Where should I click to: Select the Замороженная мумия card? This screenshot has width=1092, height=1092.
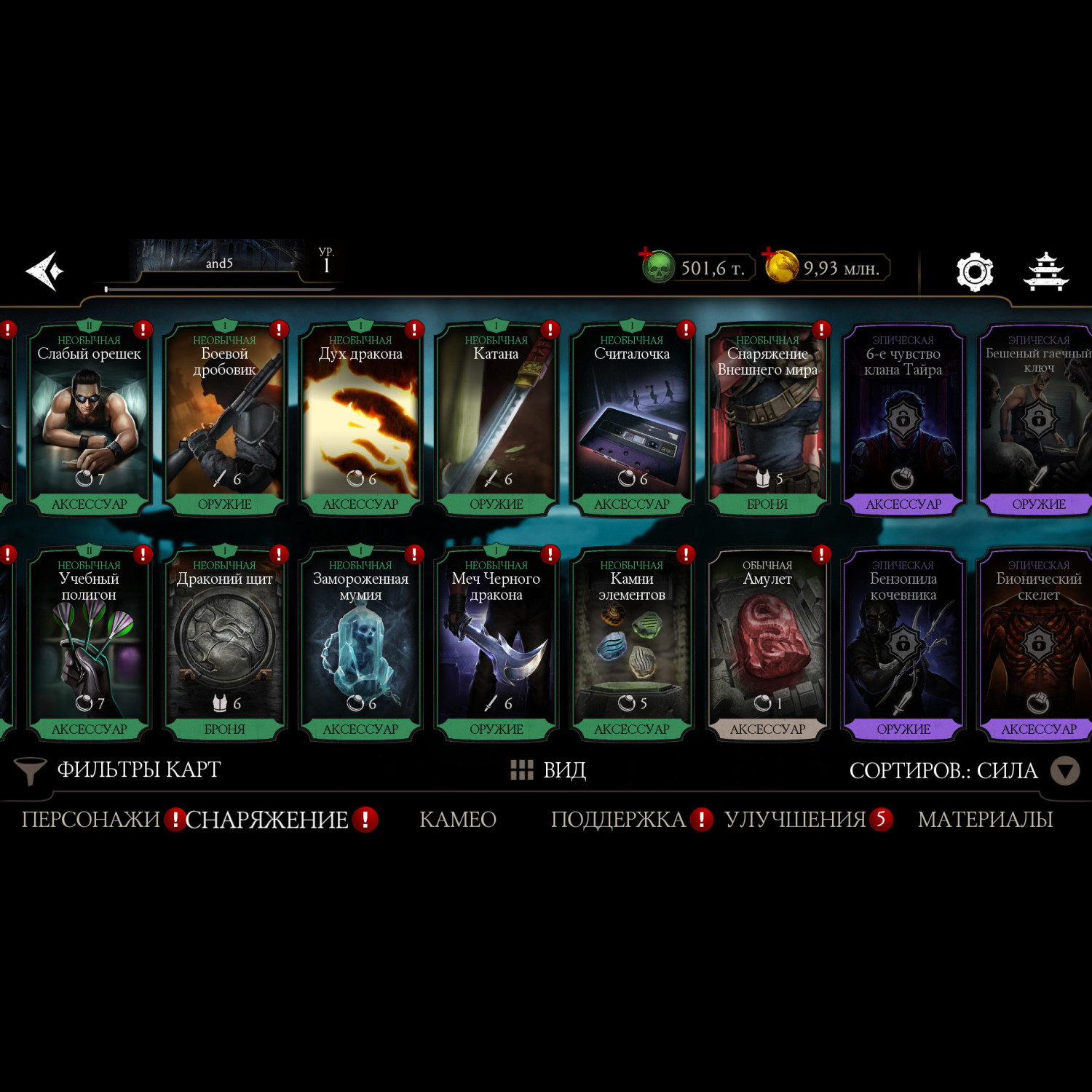tap(360, 645)
